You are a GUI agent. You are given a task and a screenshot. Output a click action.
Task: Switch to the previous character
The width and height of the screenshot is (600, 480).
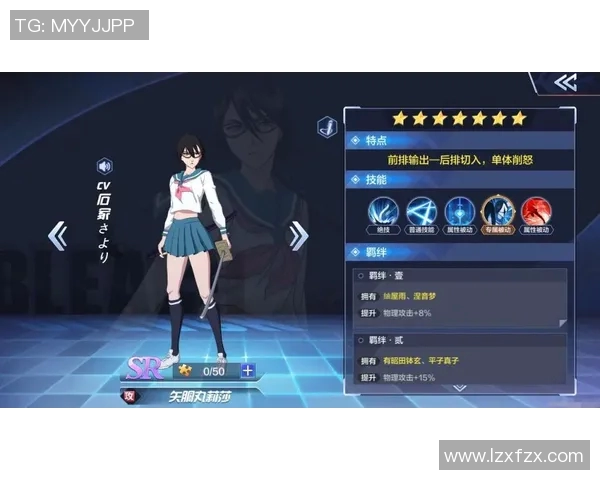coord(58,236)
